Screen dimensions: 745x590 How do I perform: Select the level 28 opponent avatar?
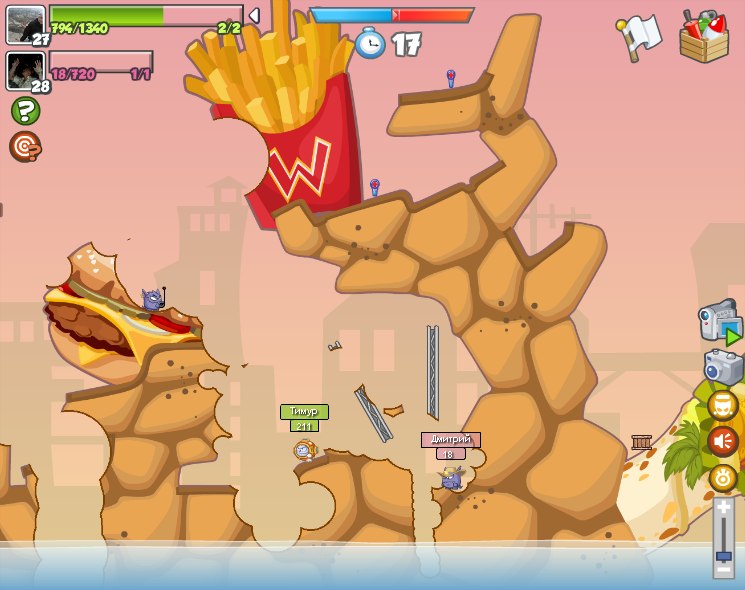[x=25, y=70]
